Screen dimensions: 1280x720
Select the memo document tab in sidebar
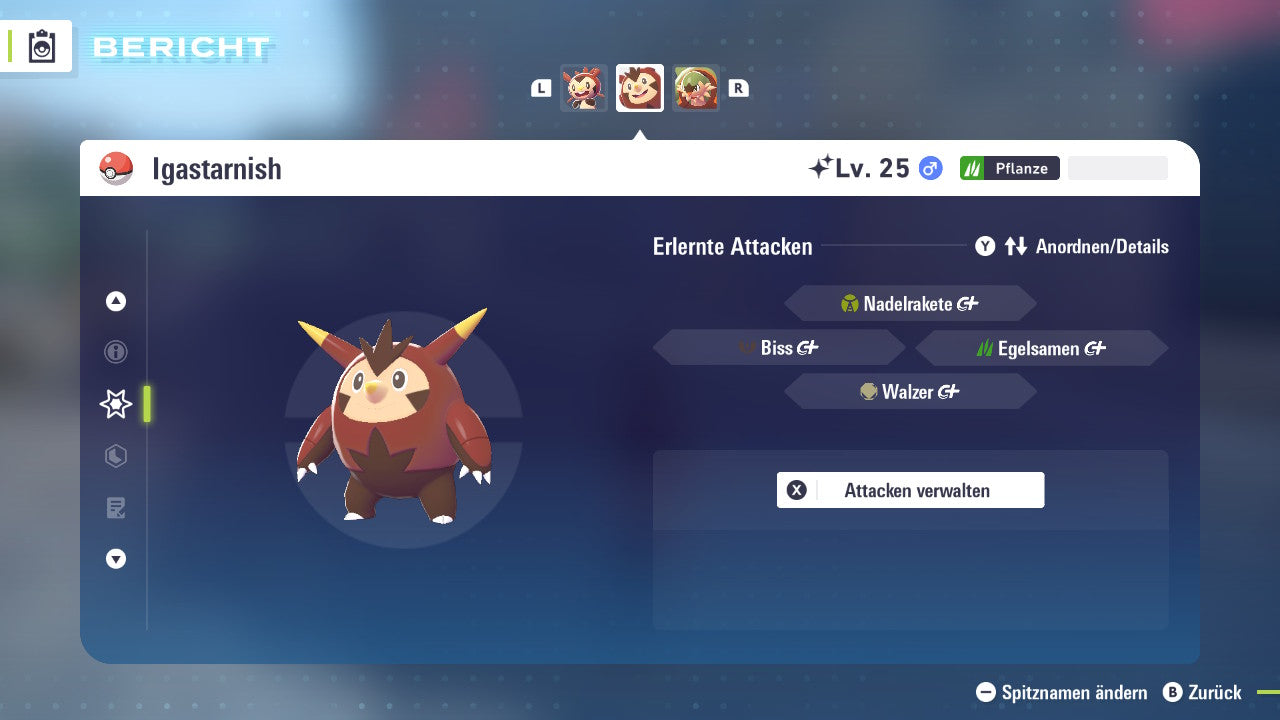(x=116, y=508)
